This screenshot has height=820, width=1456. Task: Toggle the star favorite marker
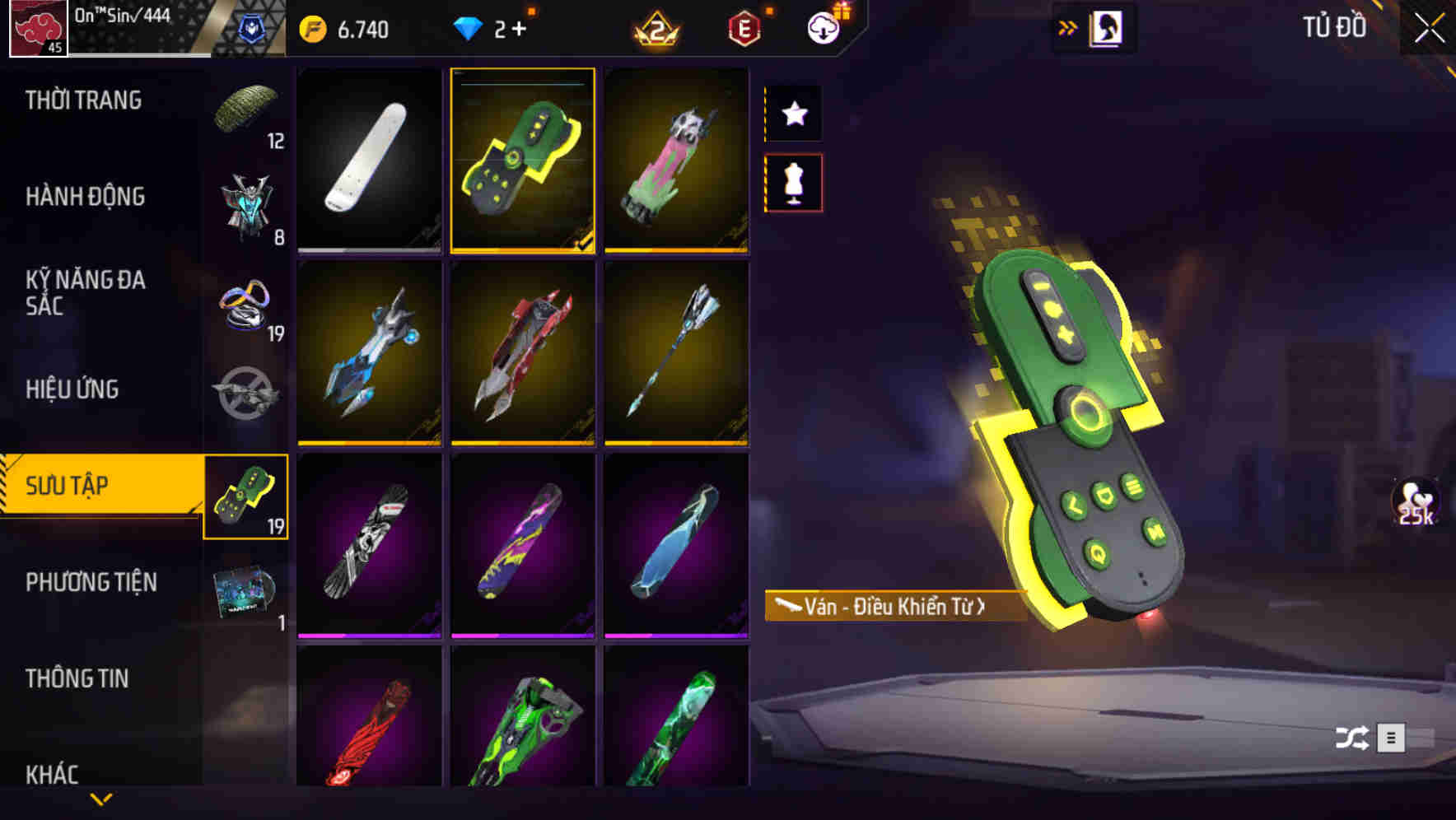[x=793, y=114]
